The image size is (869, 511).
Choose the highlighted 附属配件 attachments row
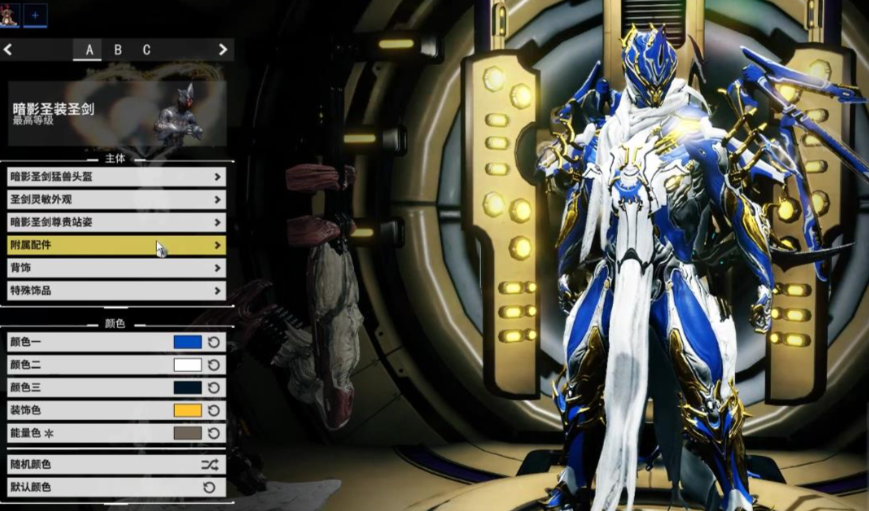(x=115, y=245)
